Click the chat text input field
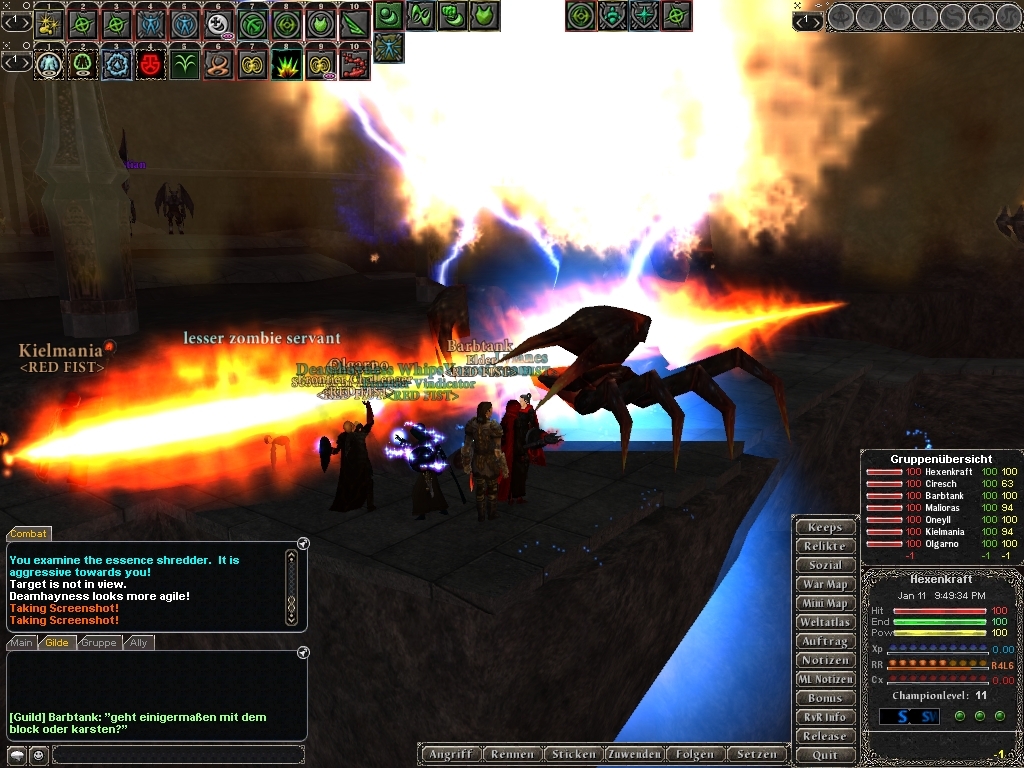This screenshot has width=1024, height=768. pos(178,755)
